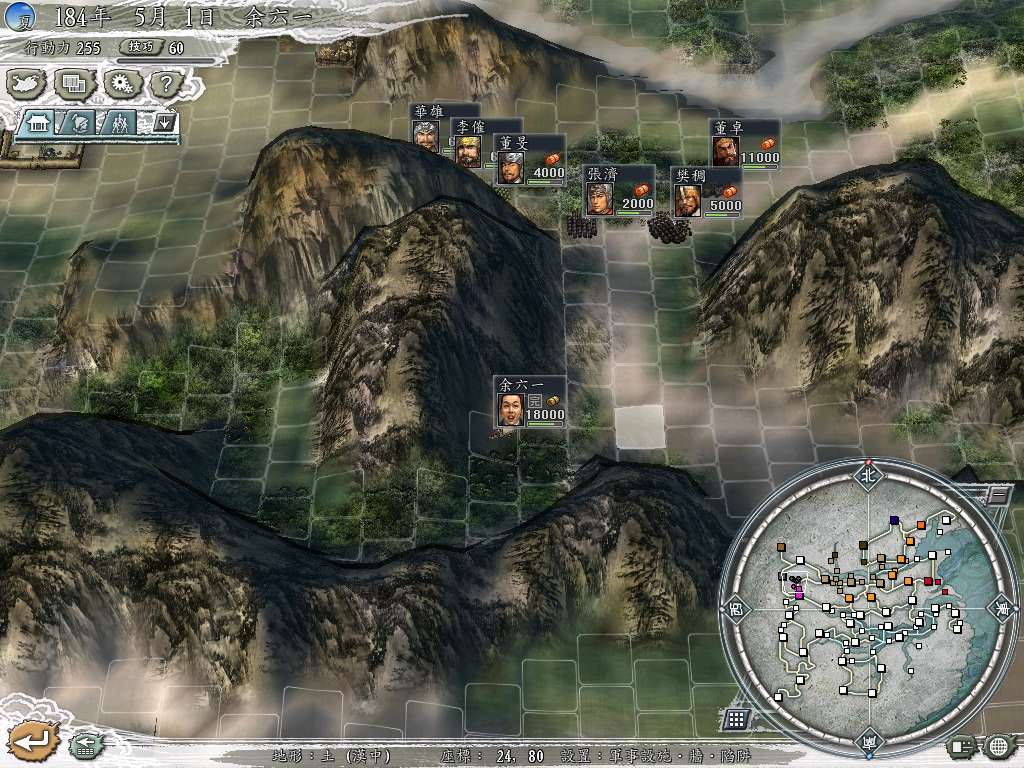Viewport: 1024px width, 768px height.
Task: Click the teal arrow-and-grid button
Action: 85,743
